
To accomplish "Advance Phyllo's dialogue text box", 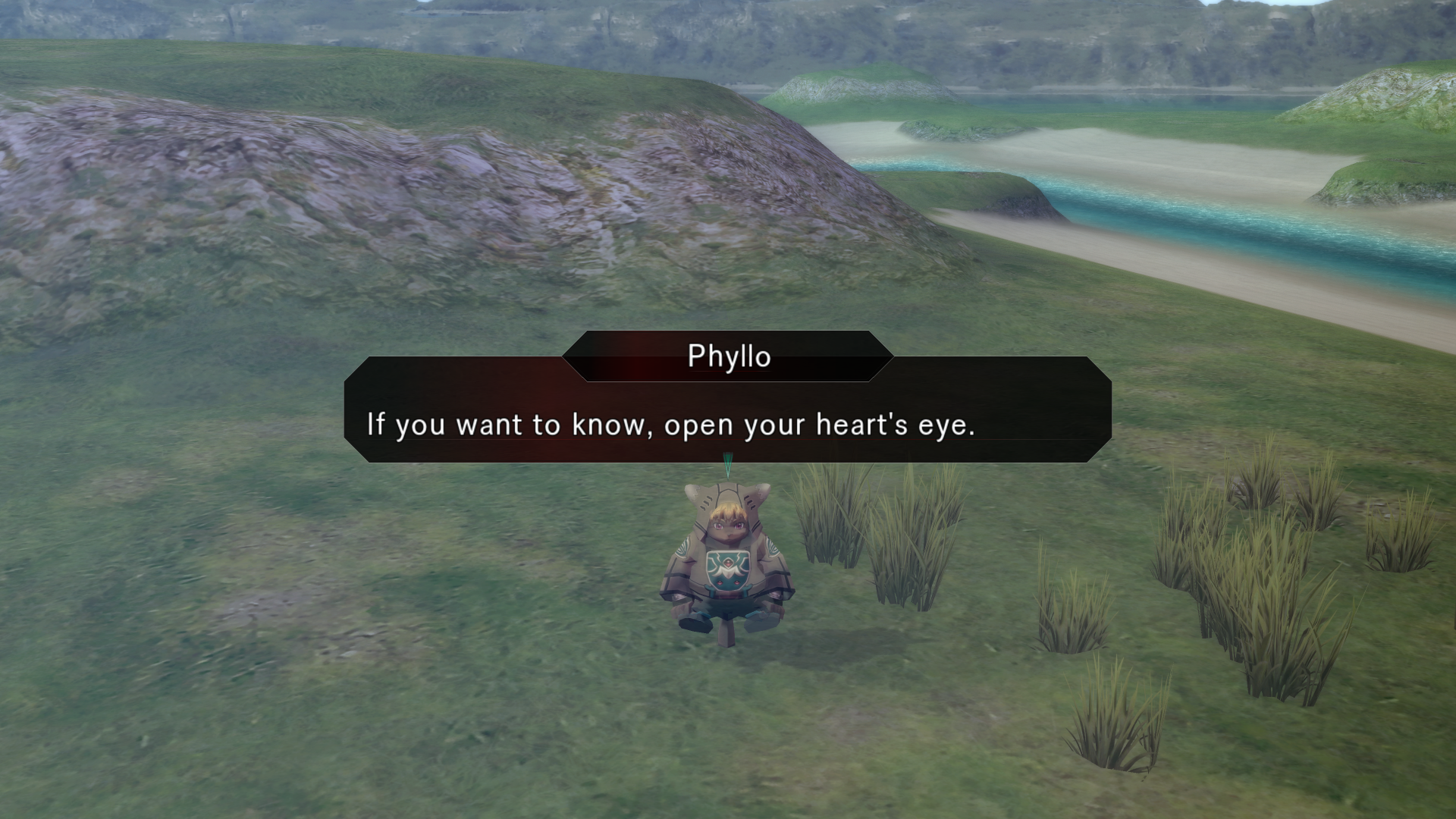I will [727, 423].
